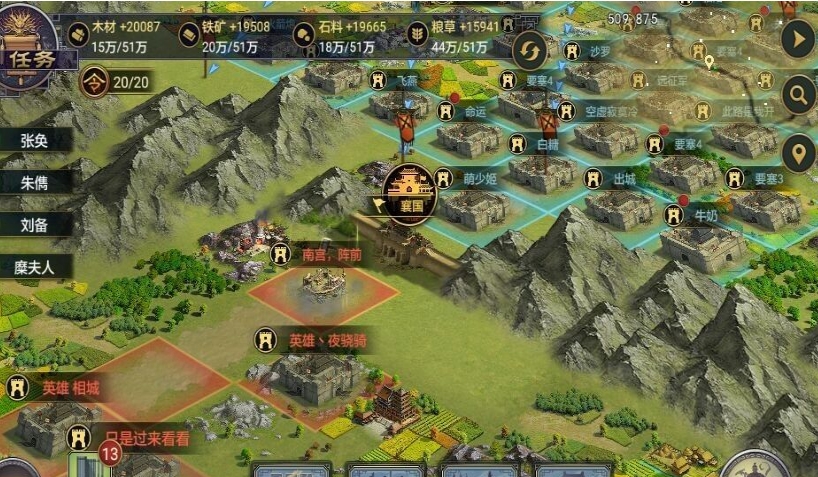Activate the location pin button
This screenshot has height=477, width=818.
pyautogui.click(x=797, y=154)
